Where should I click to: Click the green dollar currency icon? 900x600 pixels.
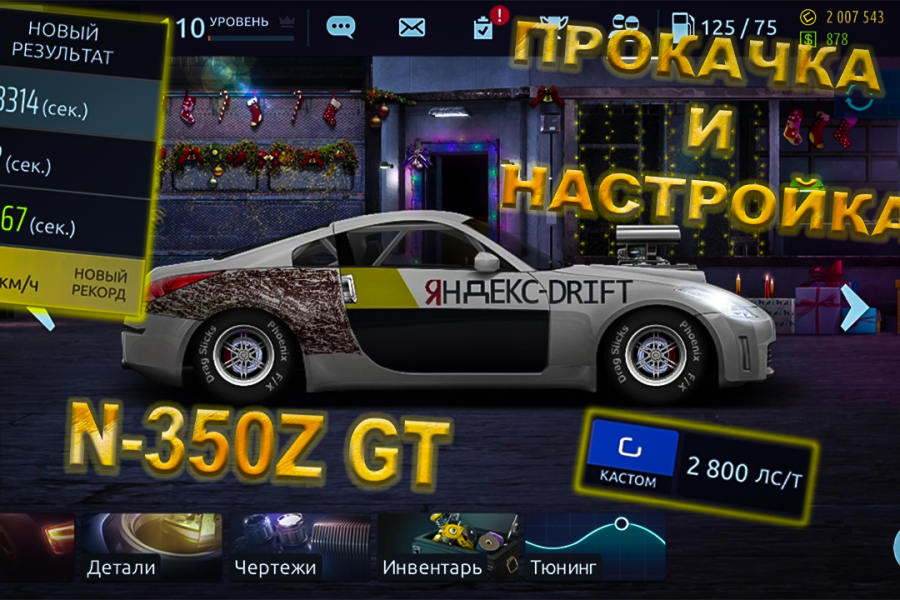click(809, 39)
